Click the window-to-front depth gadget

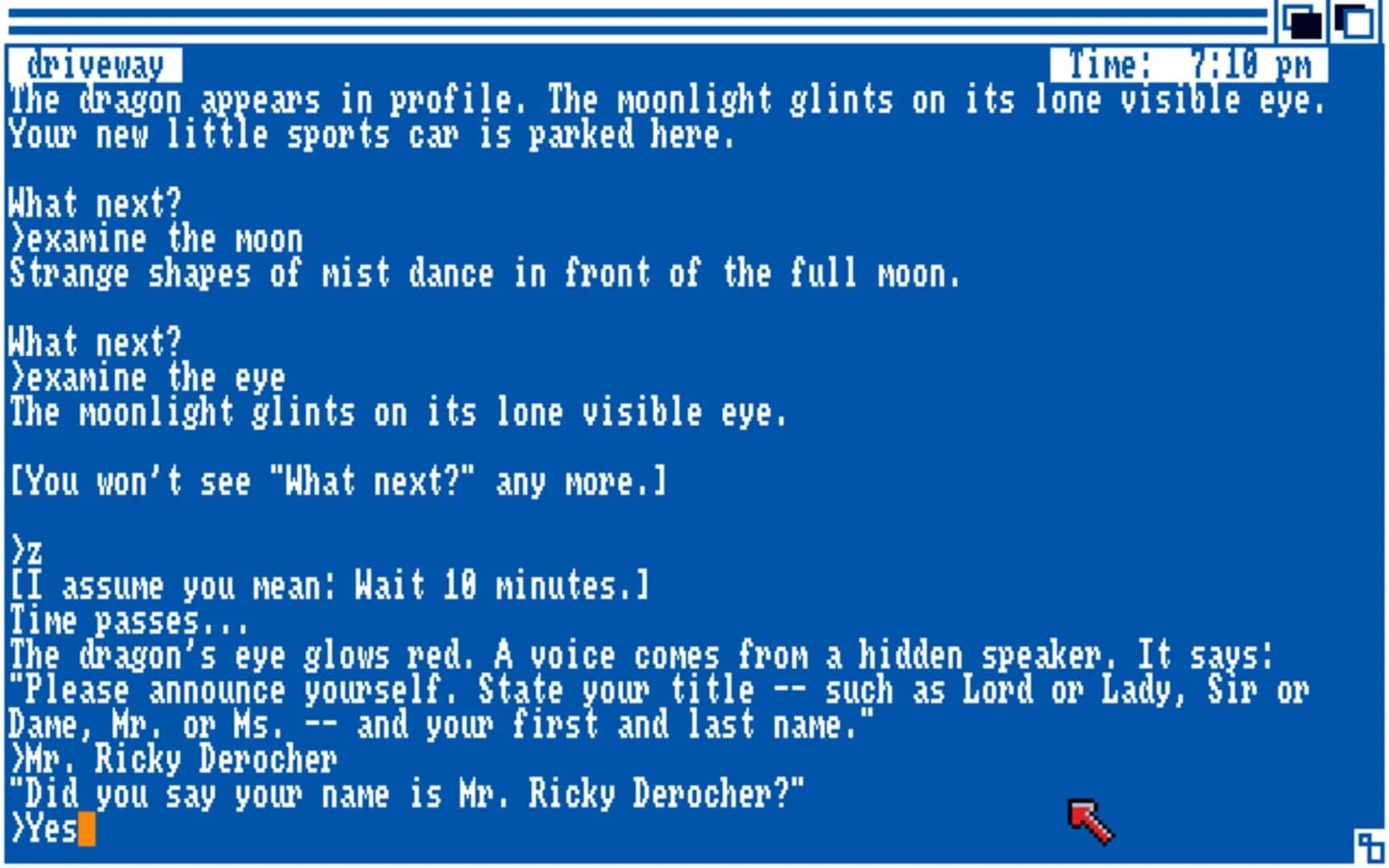[x=1302, y=22]
